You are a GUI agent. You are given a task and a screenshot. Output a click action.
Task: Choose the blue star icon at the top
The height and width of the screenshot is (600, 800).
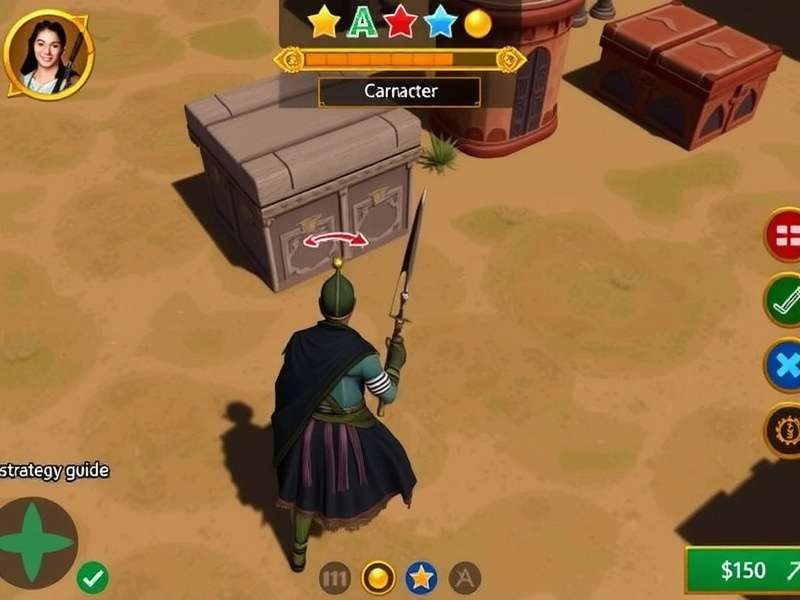point(440,22)
